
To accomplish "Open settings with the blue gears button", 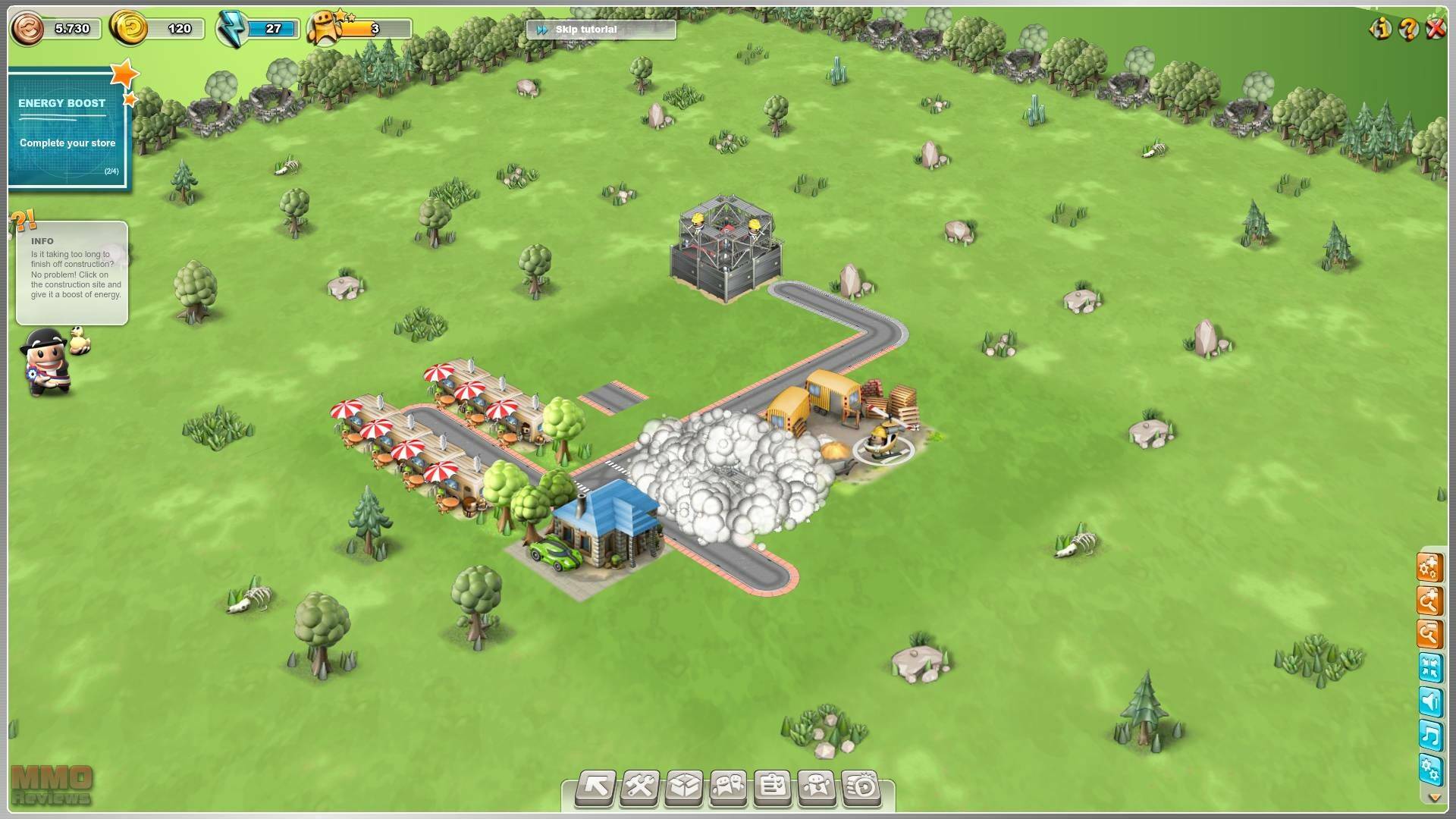I will 1429,770.
